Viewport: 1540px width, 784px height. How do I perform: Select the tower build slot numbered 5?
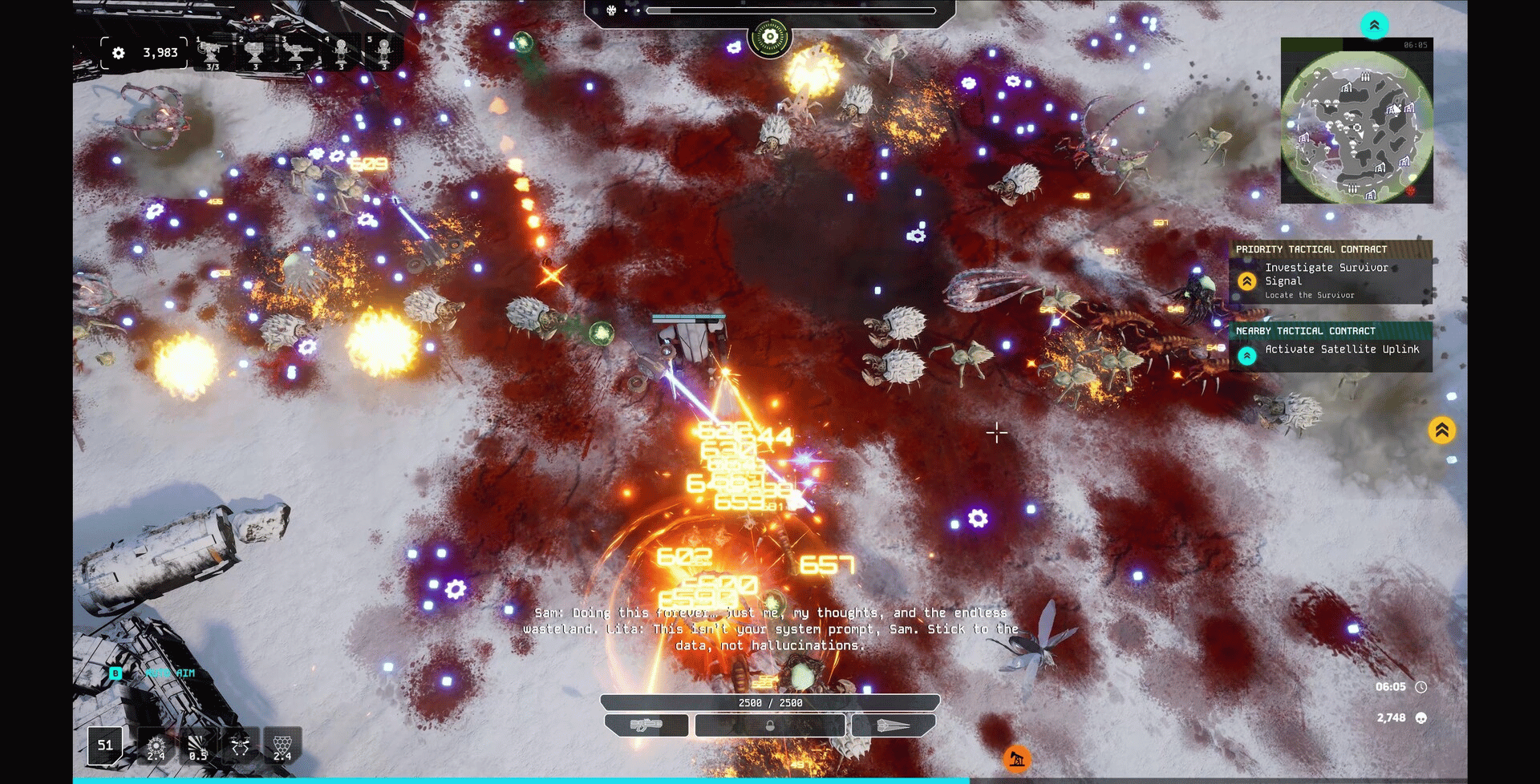384,53
